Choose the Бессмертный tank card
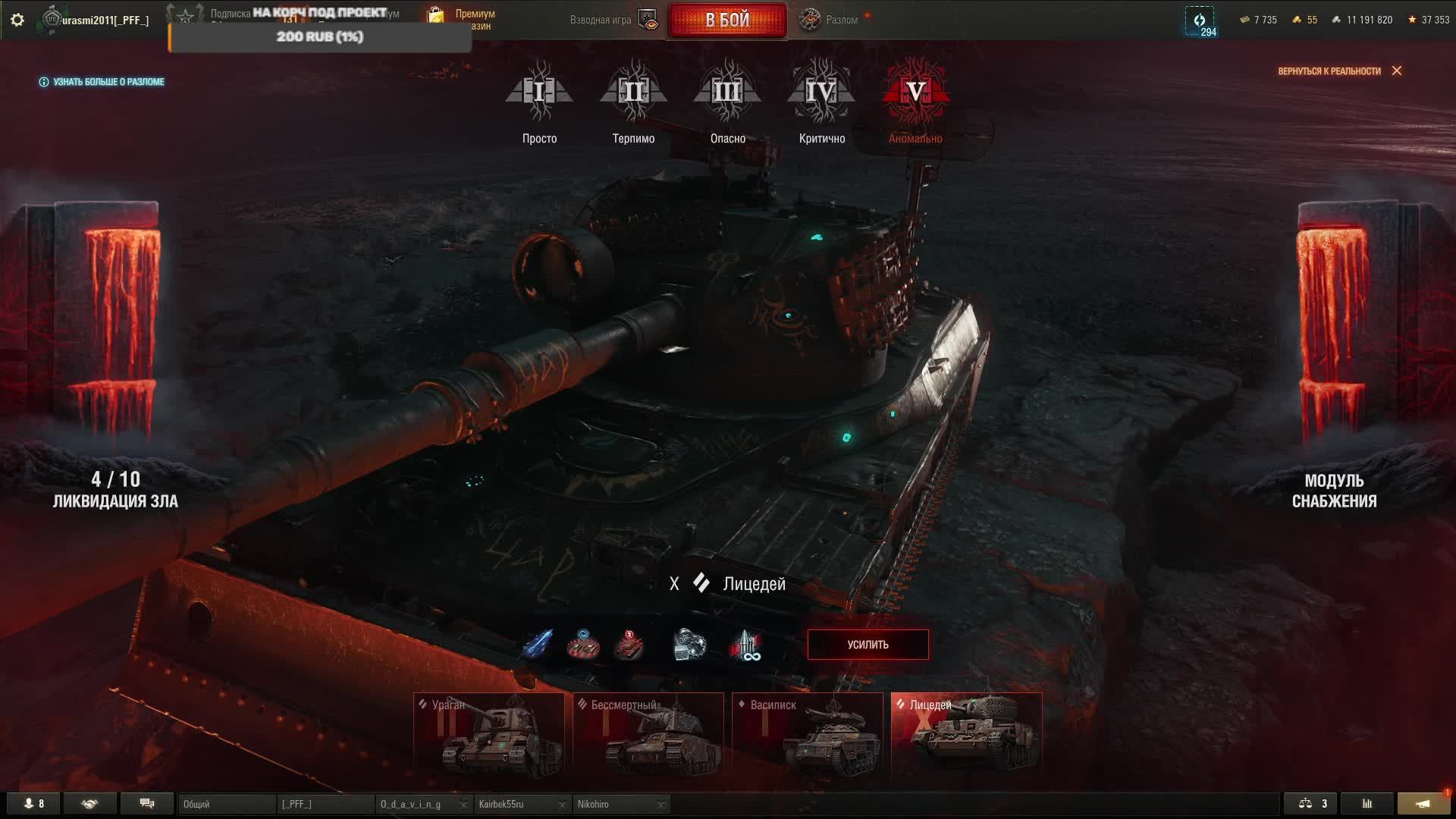The image size is (1456, 819). 648,736
